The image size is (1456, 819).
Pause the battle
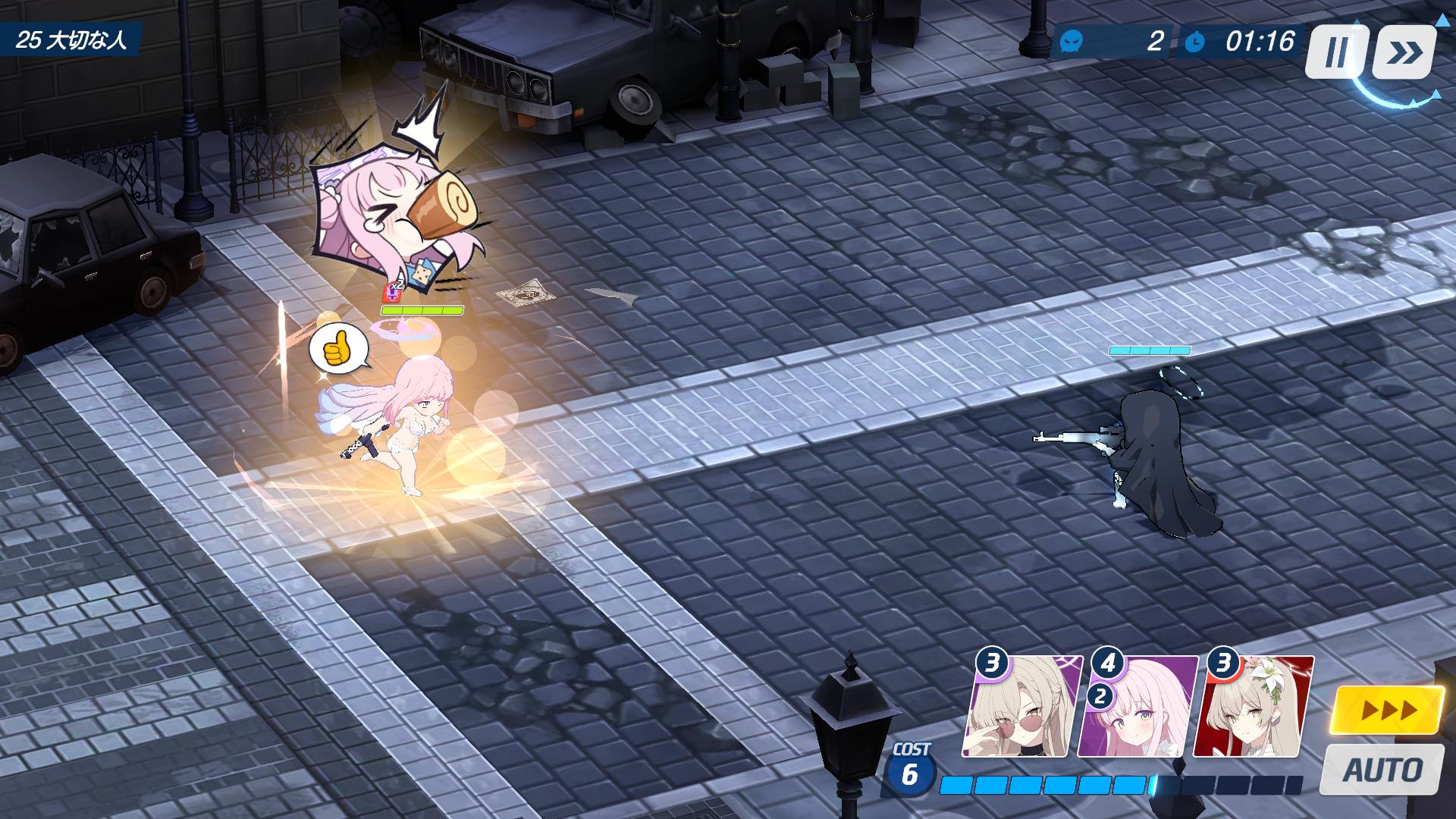pyautogui.click(x=1336, y=52)
